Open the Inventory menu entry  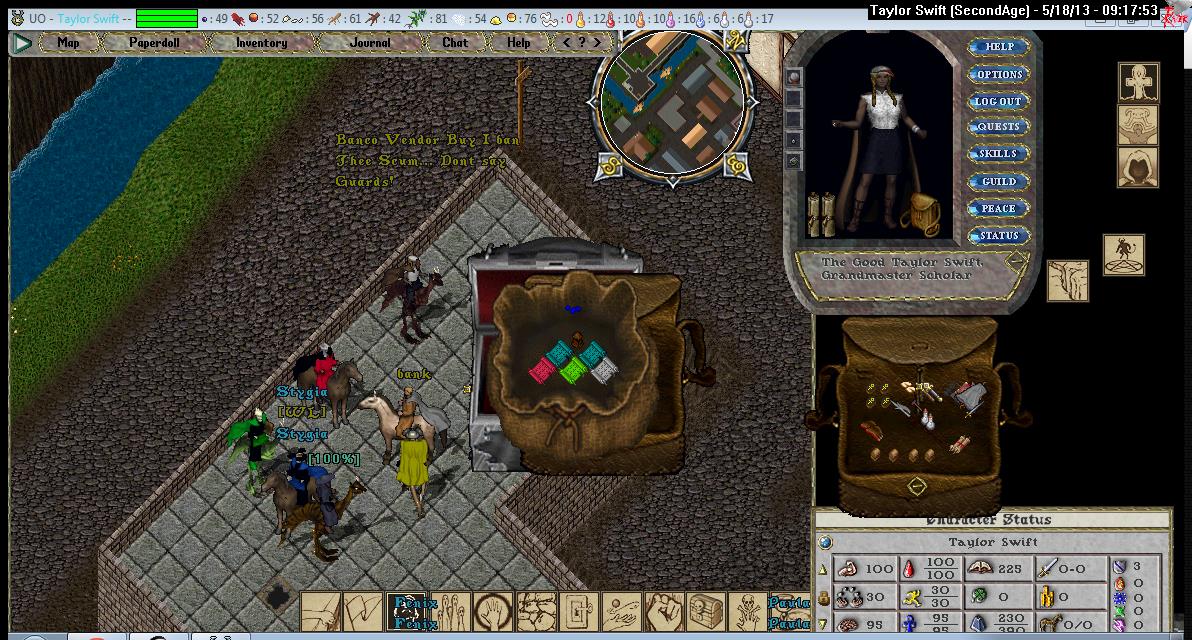[261, 43]
